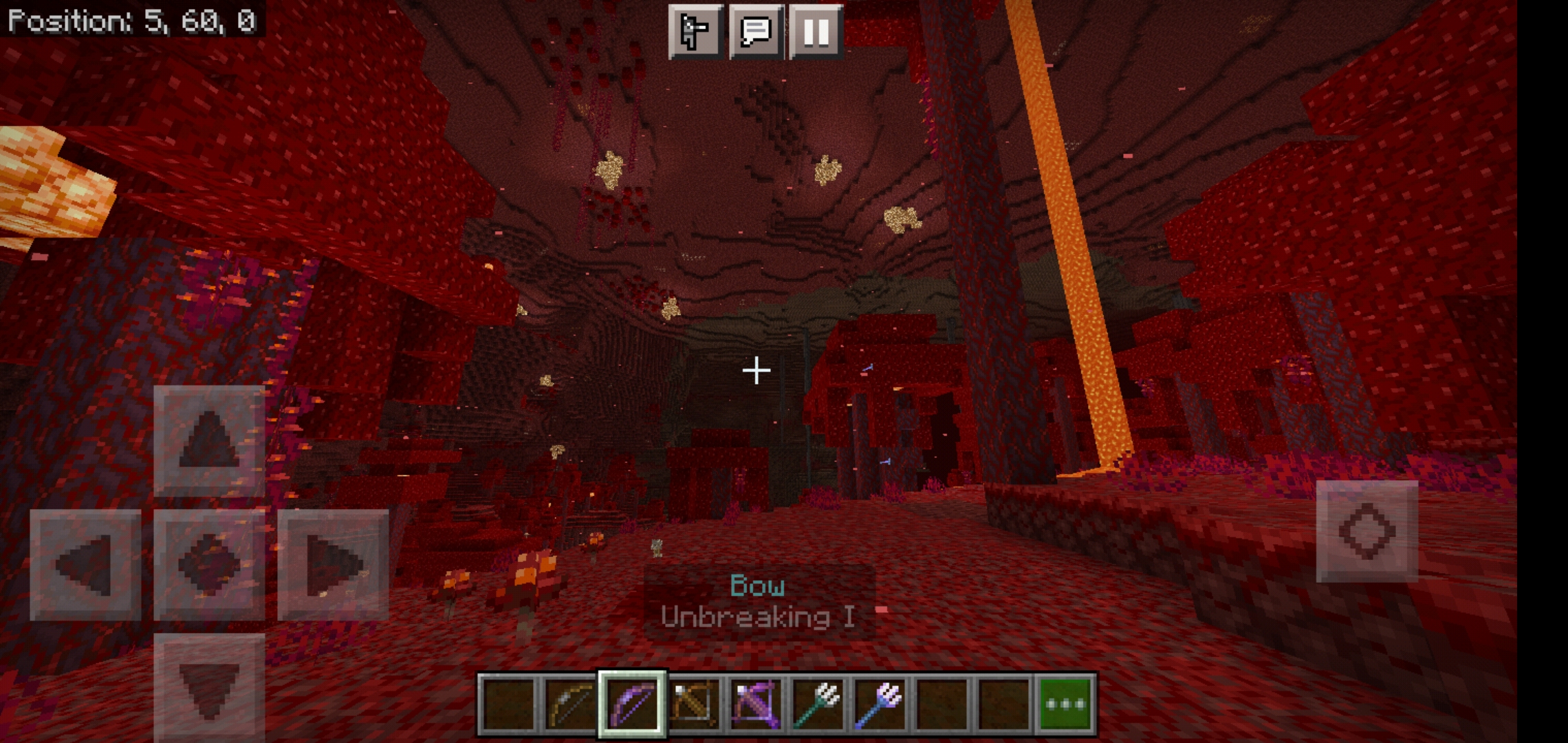Open the chat window

pyautogui.click(x=755, y=32)
